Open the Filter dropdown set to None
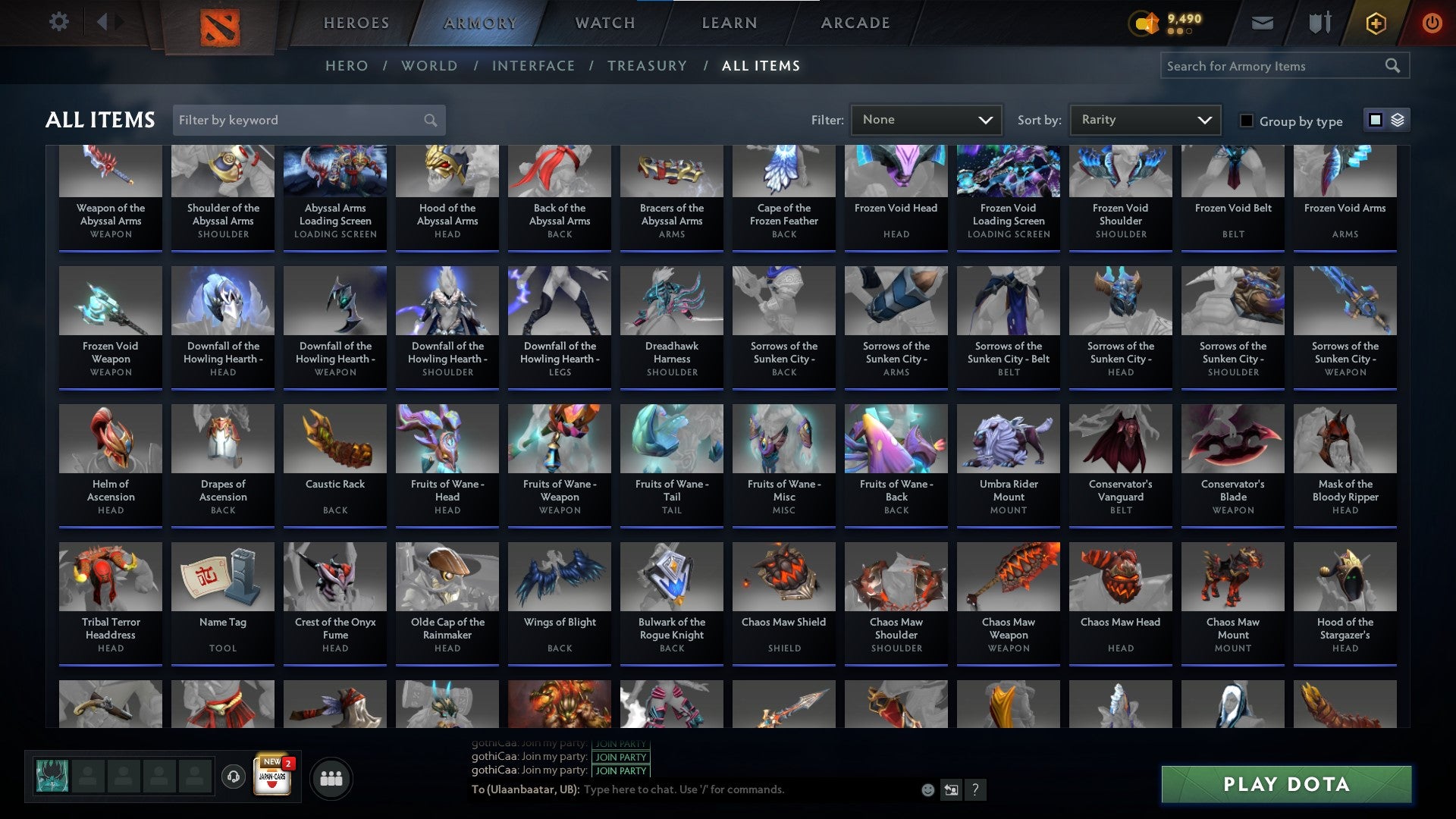The width and height of the screenshot is (1456, 819). coord(926,119)
